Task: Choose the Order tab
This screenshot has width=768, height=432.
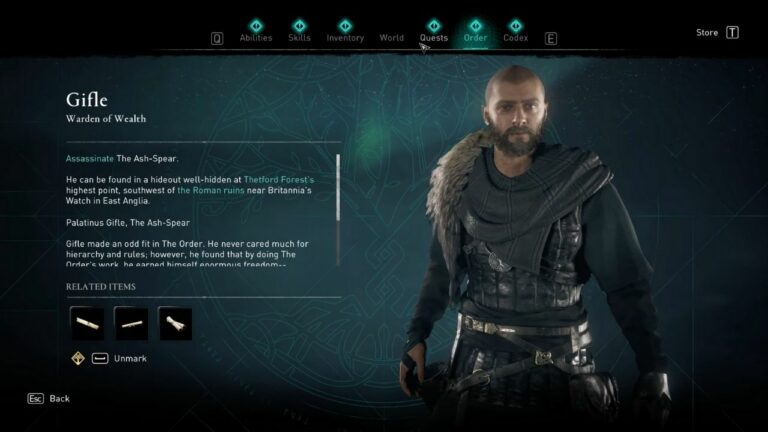Action: (475, 38)
